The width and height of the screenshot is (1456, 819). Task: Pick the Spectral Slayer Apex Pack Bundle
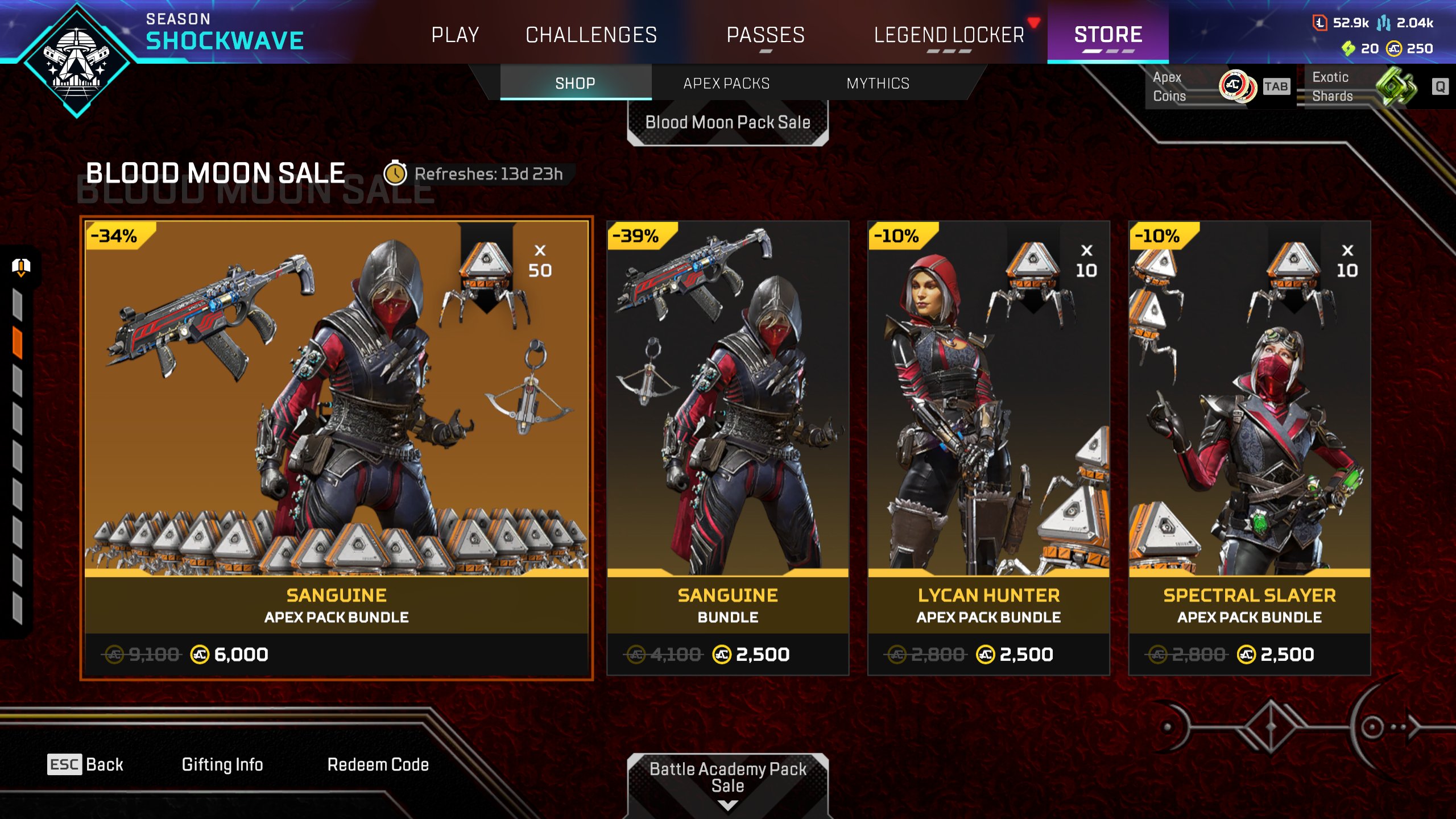click(x=1250, y=448)
